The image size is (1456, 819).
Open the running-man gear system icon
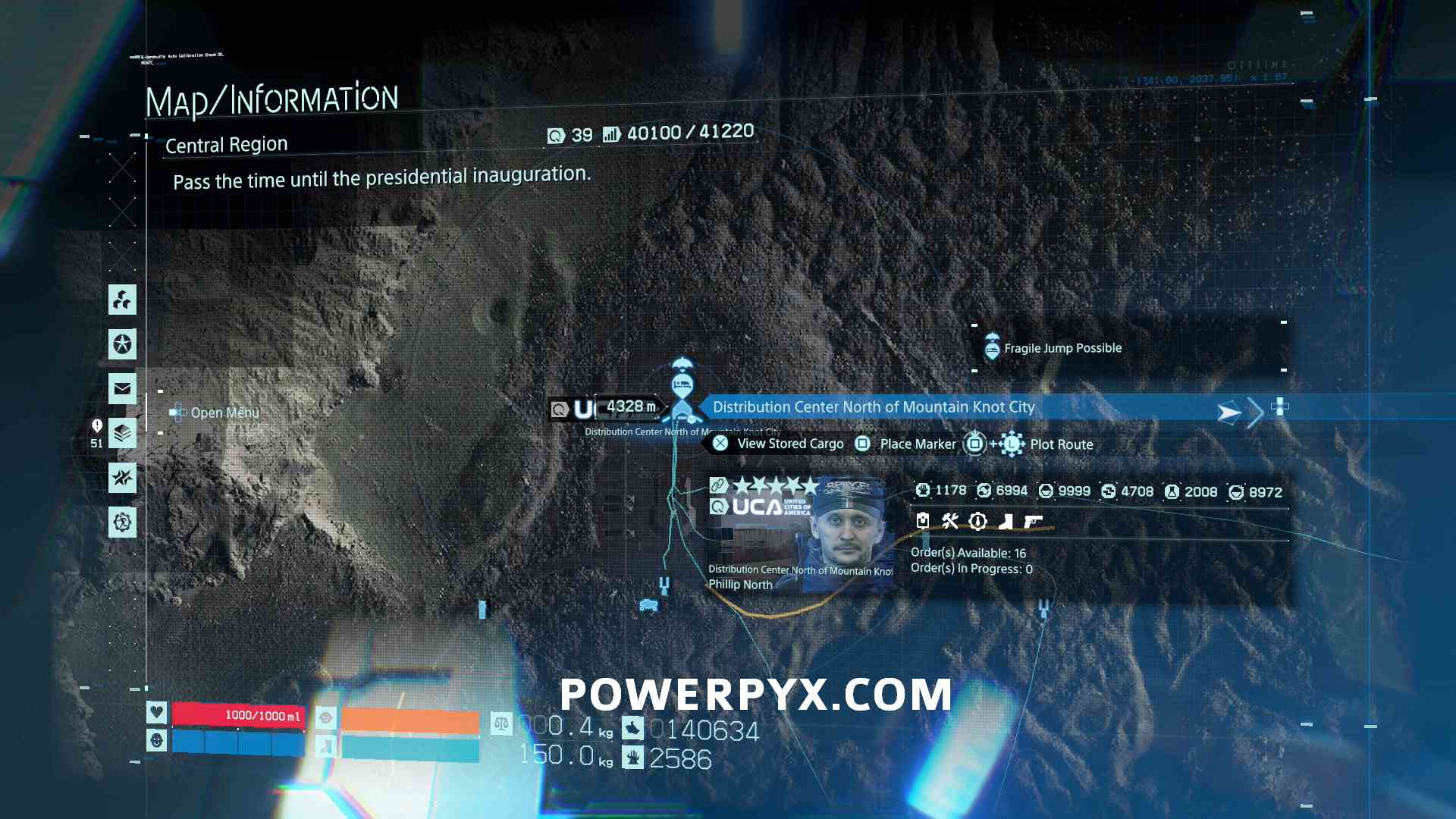click(x=122, y=522)
